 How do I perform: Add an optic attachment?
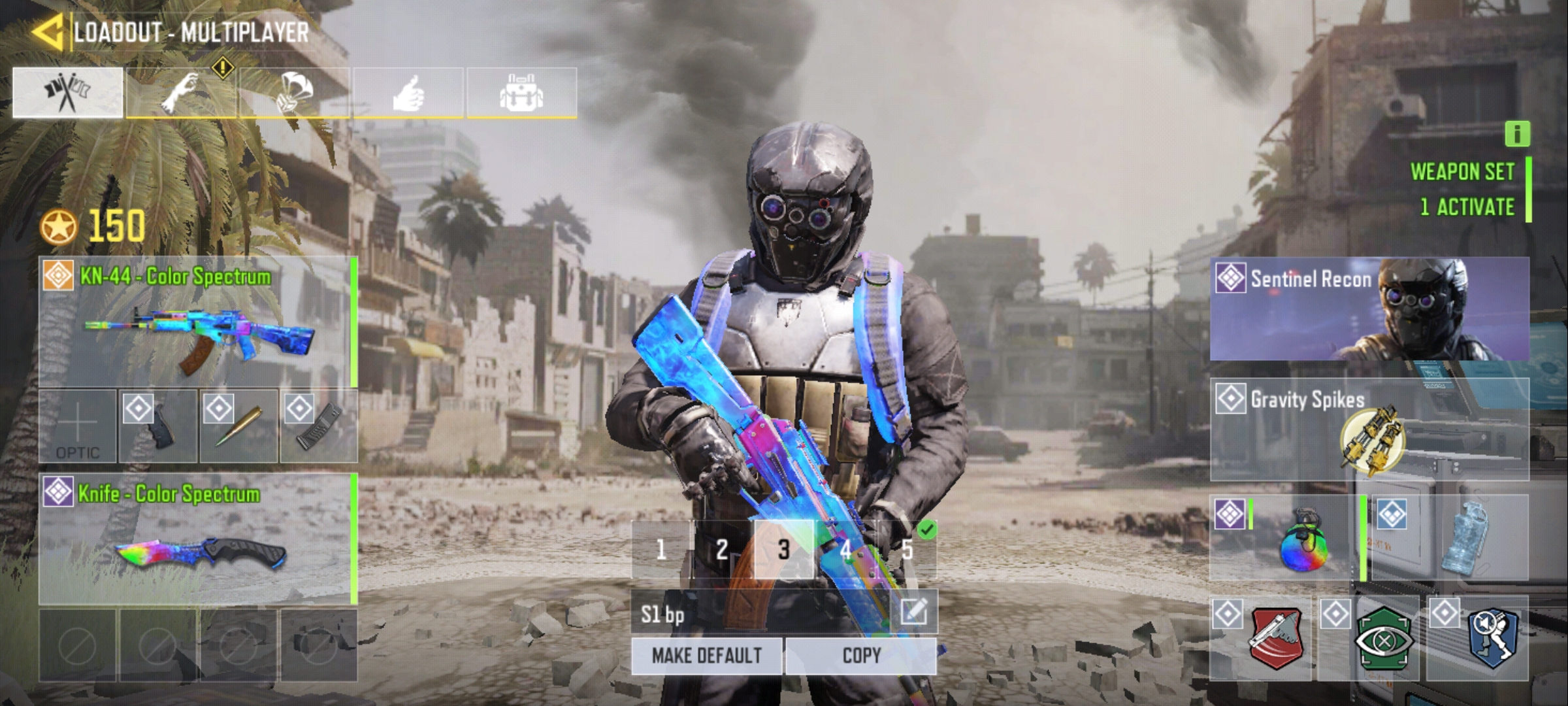tap(78, 426)
